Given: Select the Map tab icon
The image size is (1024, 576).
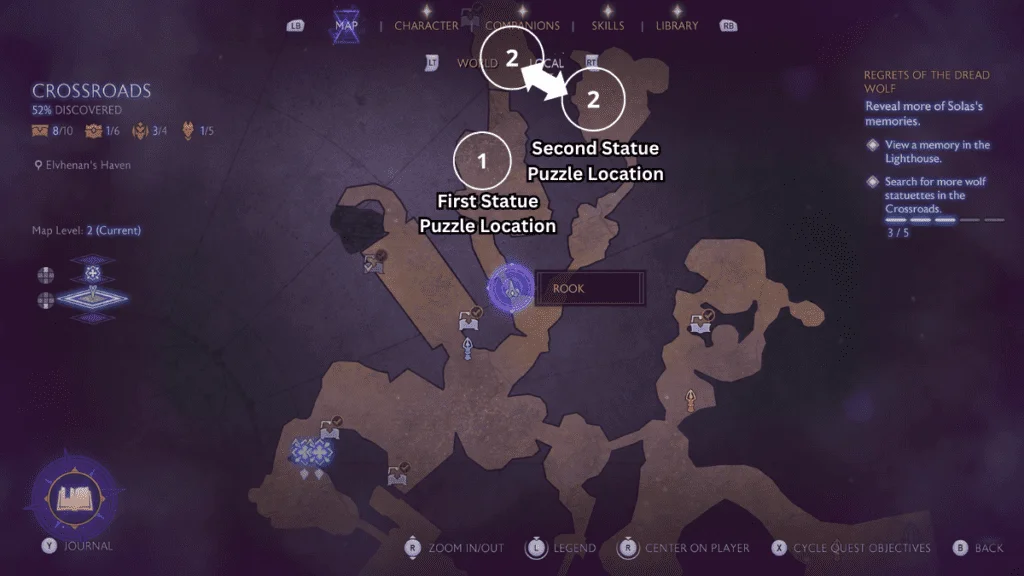Looking at the screenshot, I should tap(347, 25).
